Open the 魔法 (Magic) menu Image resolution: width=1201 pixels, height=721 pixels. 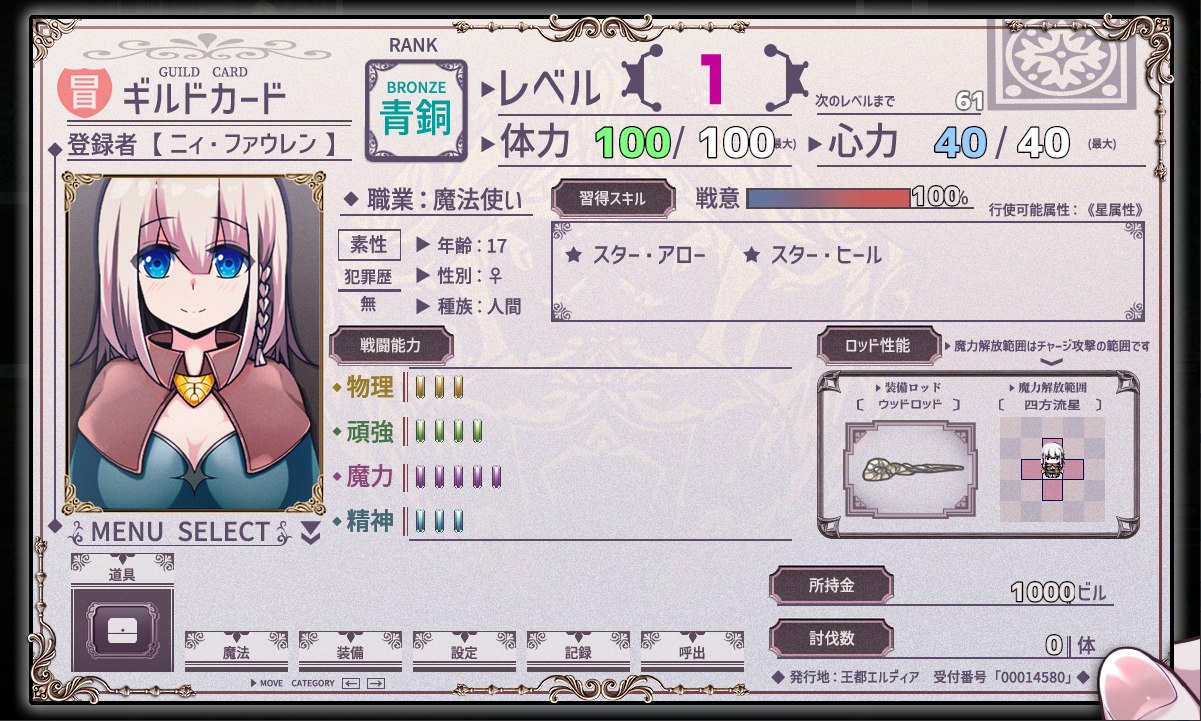pos(236,652)
